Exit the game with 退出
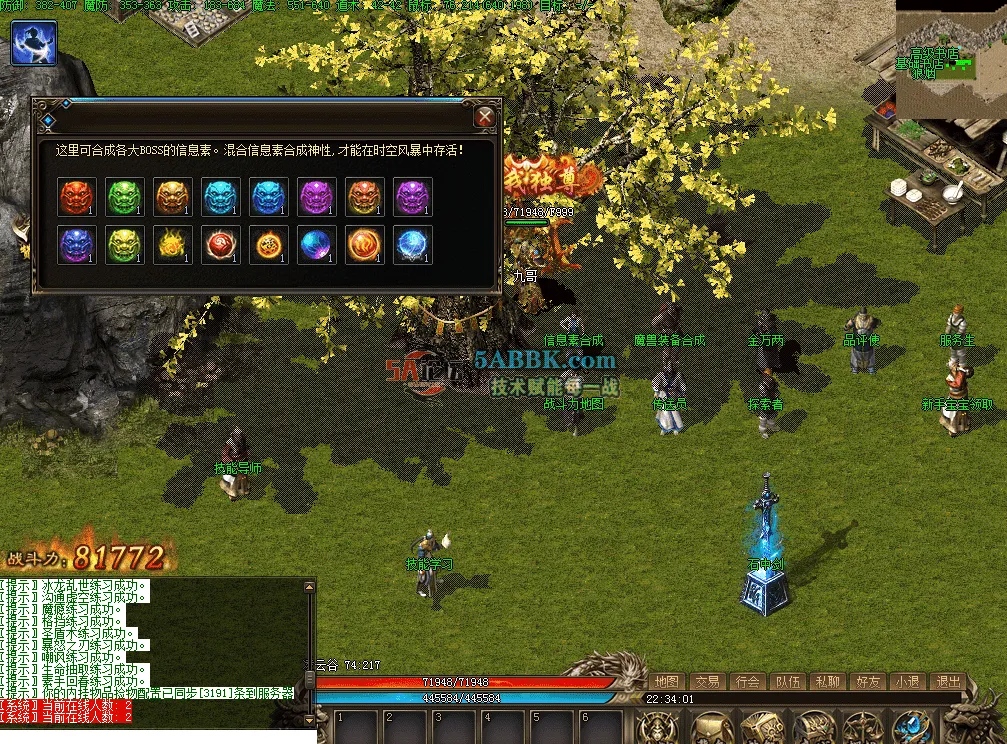This screenshot has height=744, width=1007. (947, 681)
